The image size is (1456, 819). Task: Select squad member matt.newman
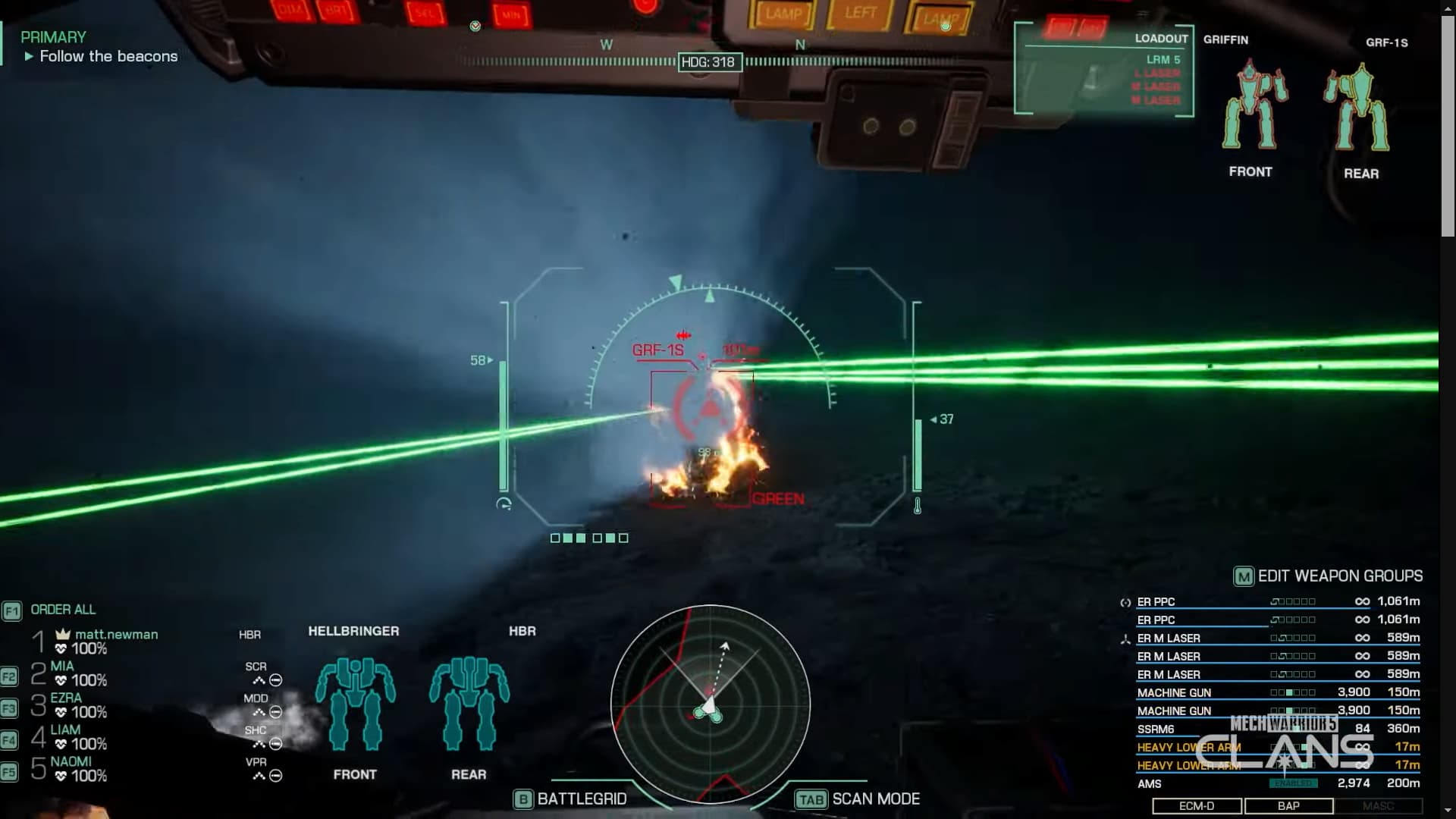[116, 635]
